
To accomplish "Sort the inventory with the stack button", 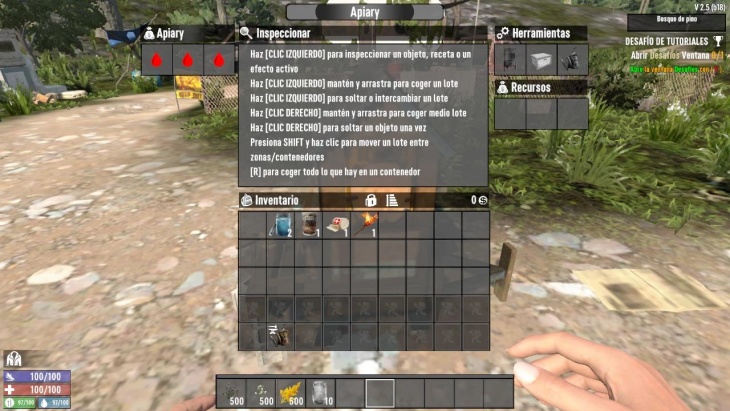I will coord(392,200).
